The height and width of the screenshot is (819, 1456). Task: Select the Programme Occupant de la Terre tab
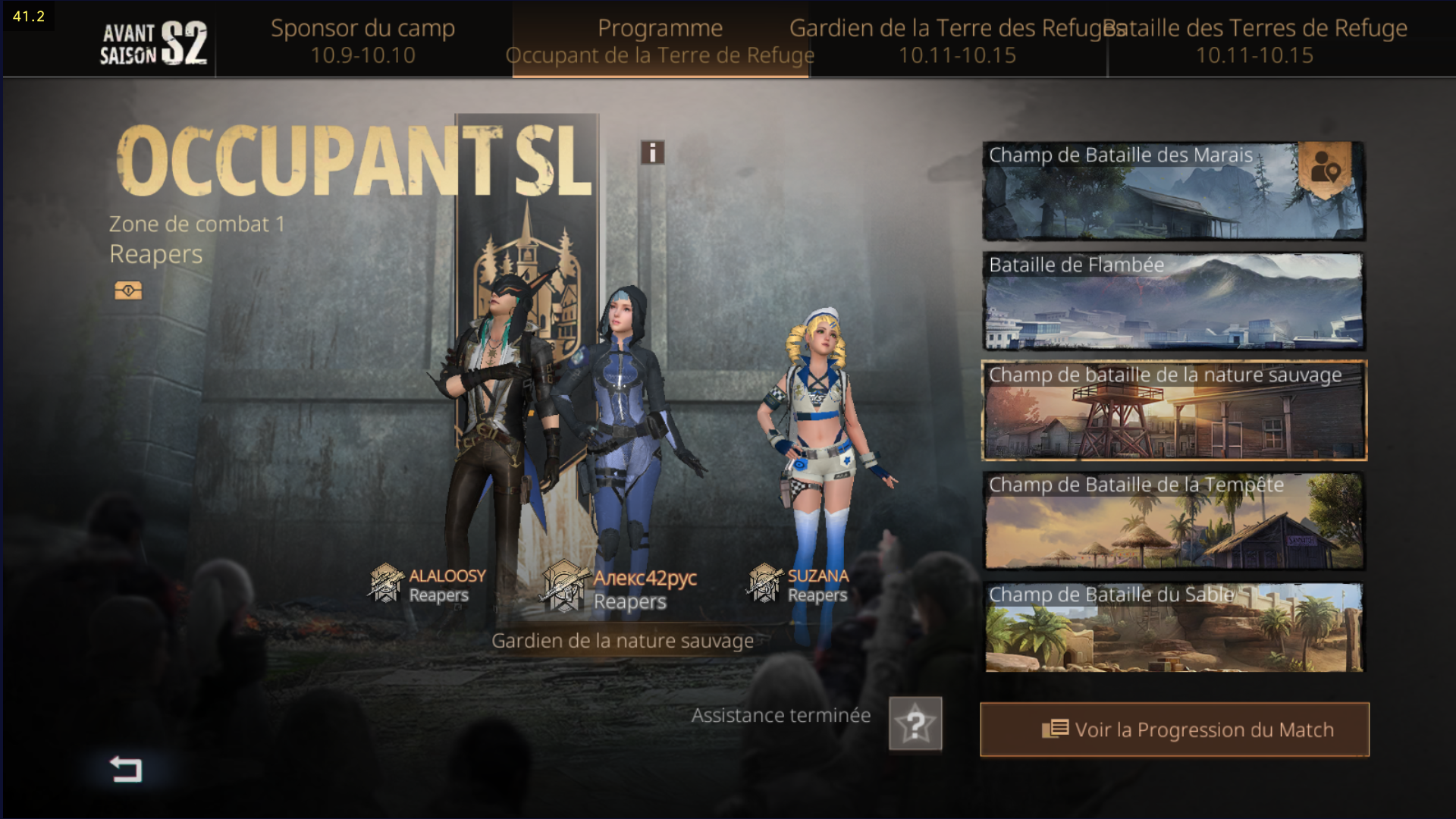[x=660, y=41]
